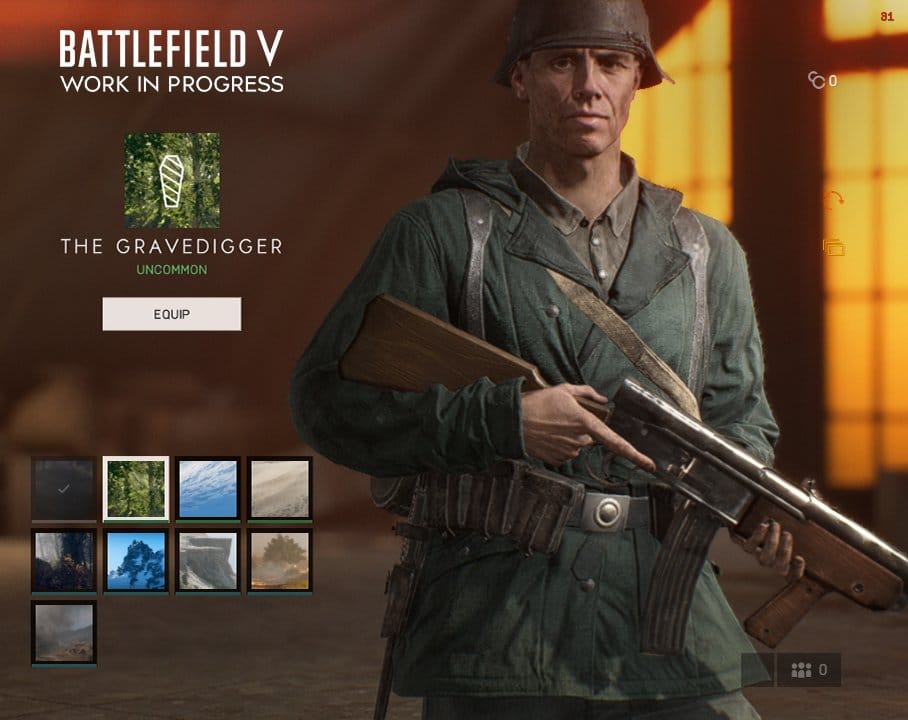The height and width of the screenshot is (720, 908).
Task: Pick the beige sand dune skin thumbnail
Action: (280, 489)
